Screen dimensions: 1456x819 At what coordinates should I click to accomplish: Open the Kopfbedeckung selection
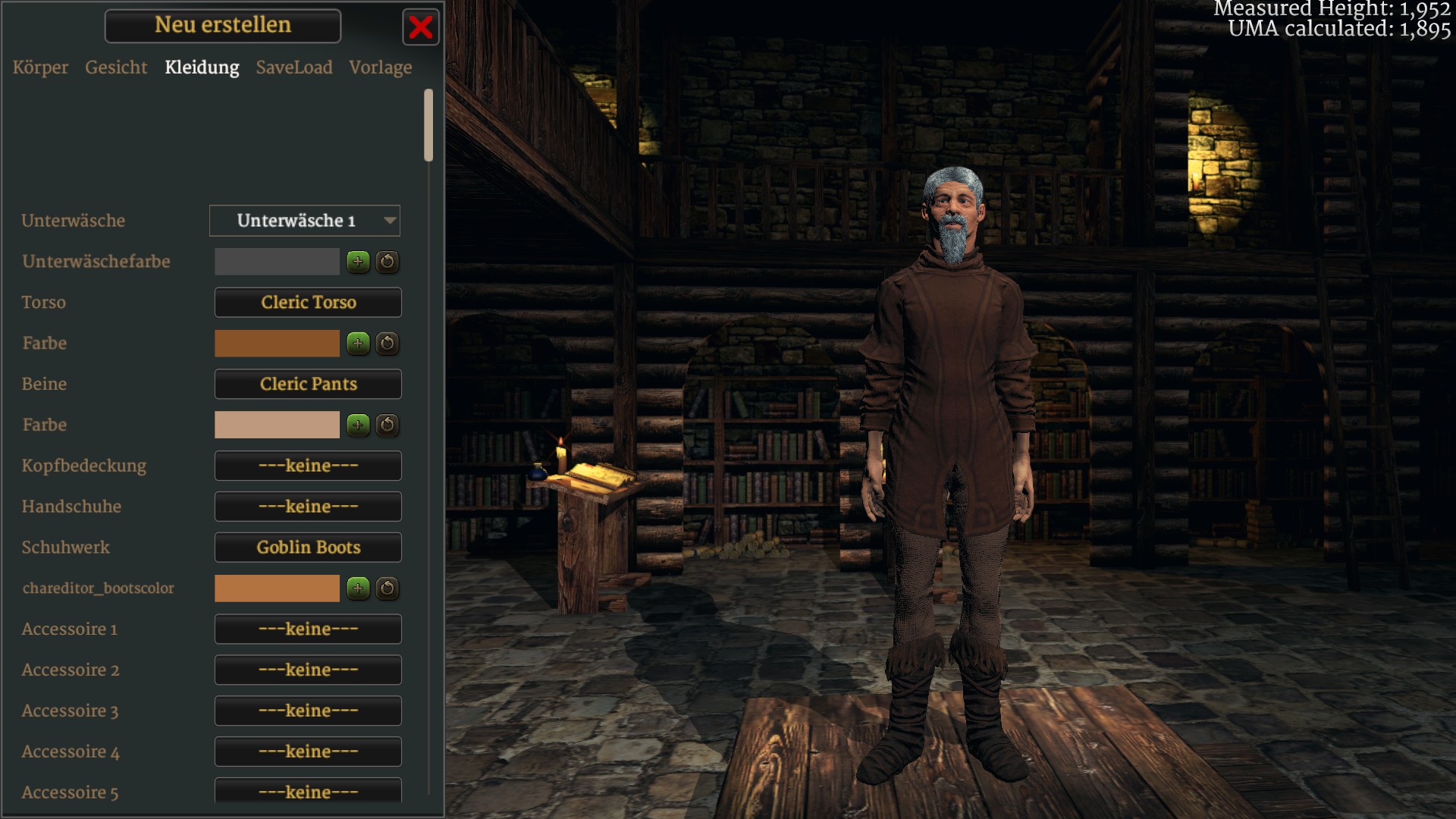[308, 466]
